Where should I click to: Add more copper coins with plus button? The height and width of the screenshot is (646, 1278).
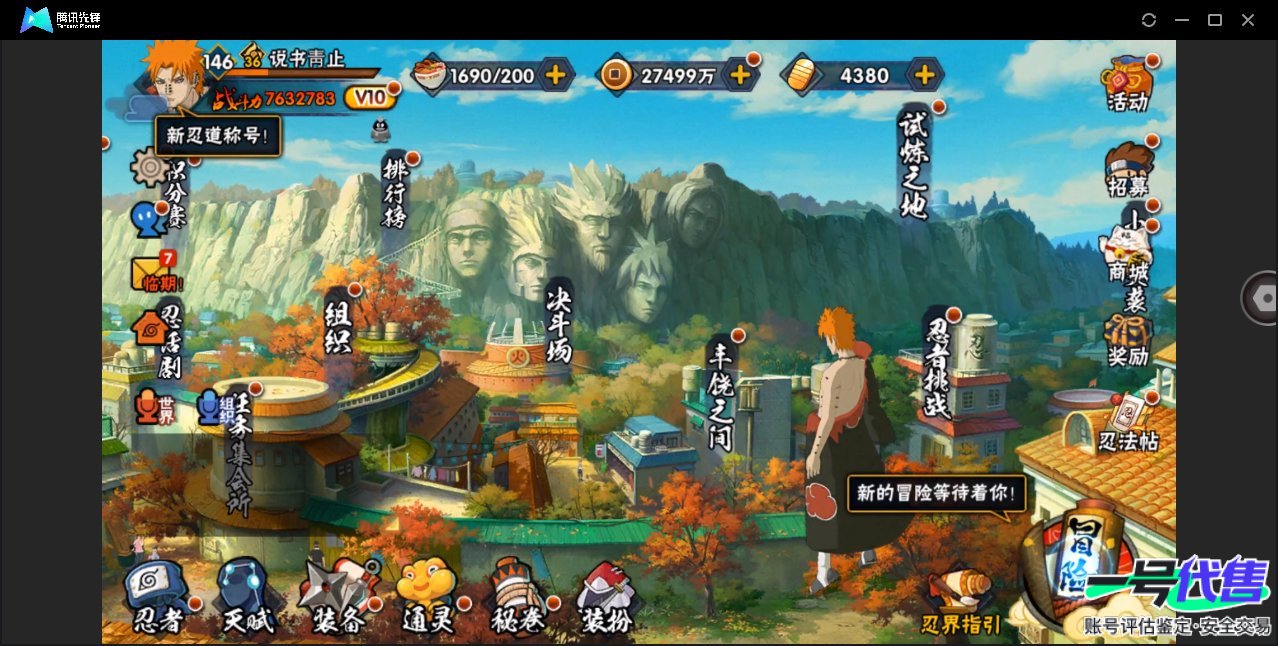pyautogui.click(x=740, y=74)
